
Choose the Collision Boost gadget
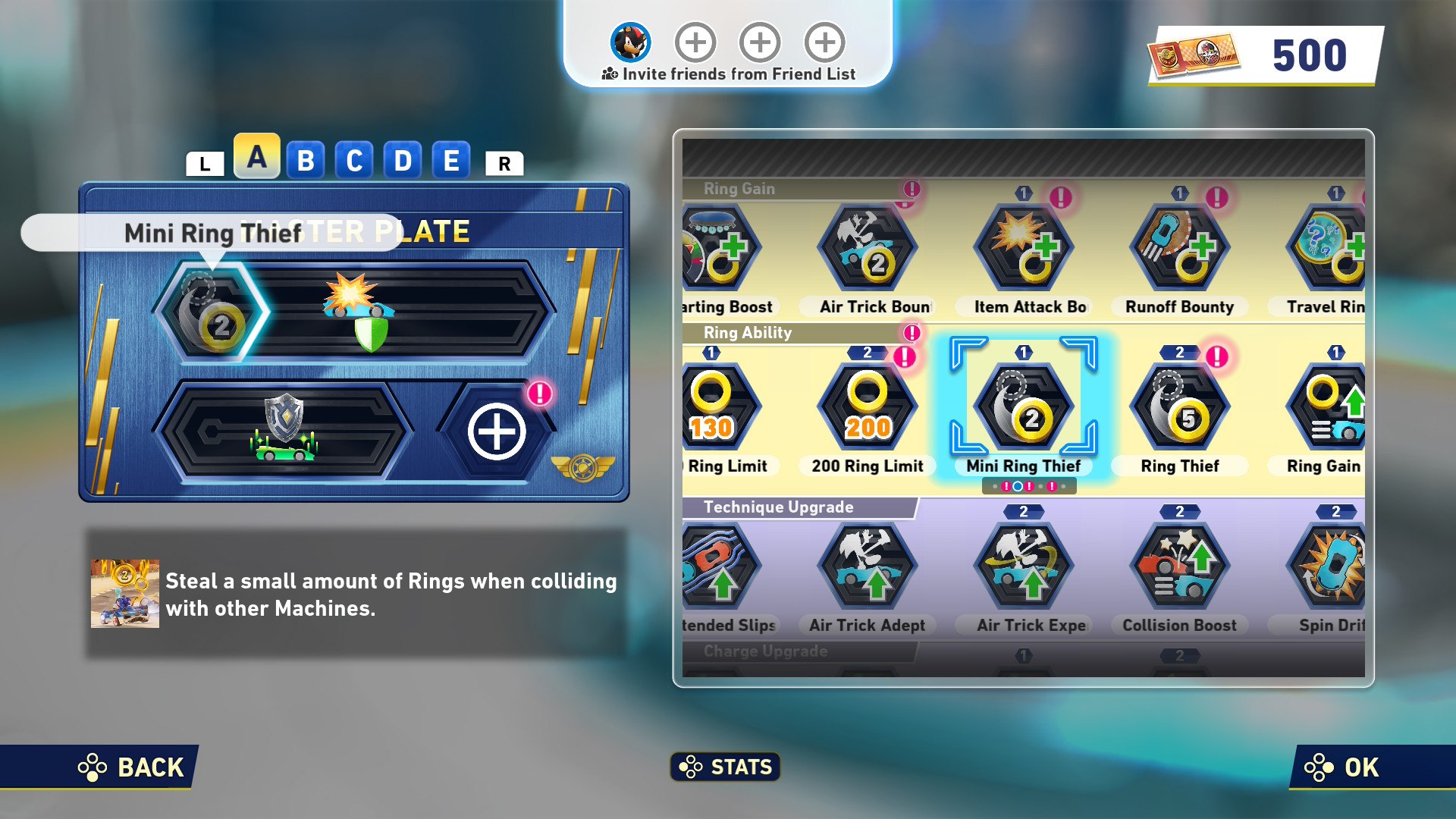pos(1180,567)
